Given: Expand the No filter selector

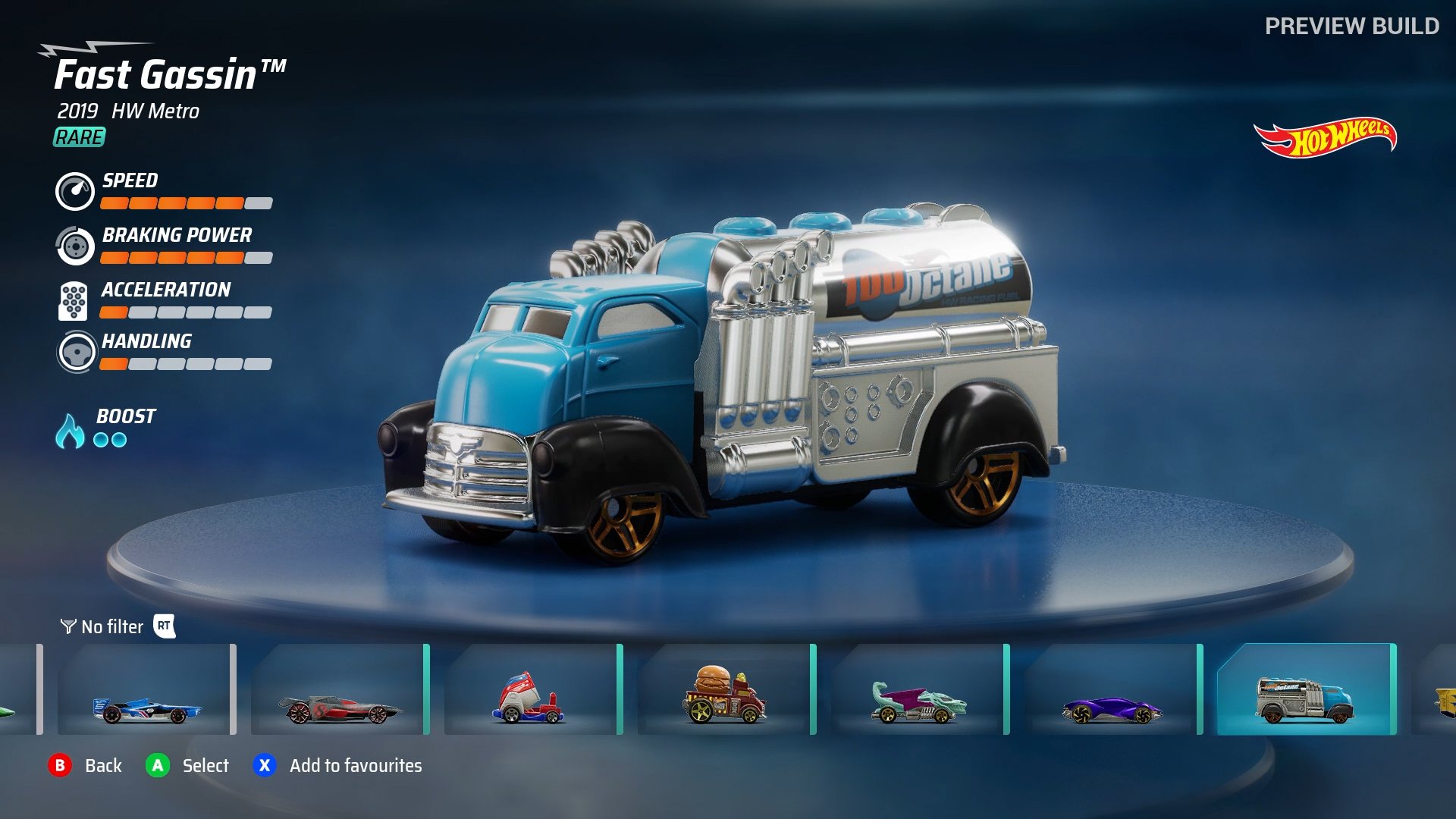Looking at the screenshot, I should 111,626.
